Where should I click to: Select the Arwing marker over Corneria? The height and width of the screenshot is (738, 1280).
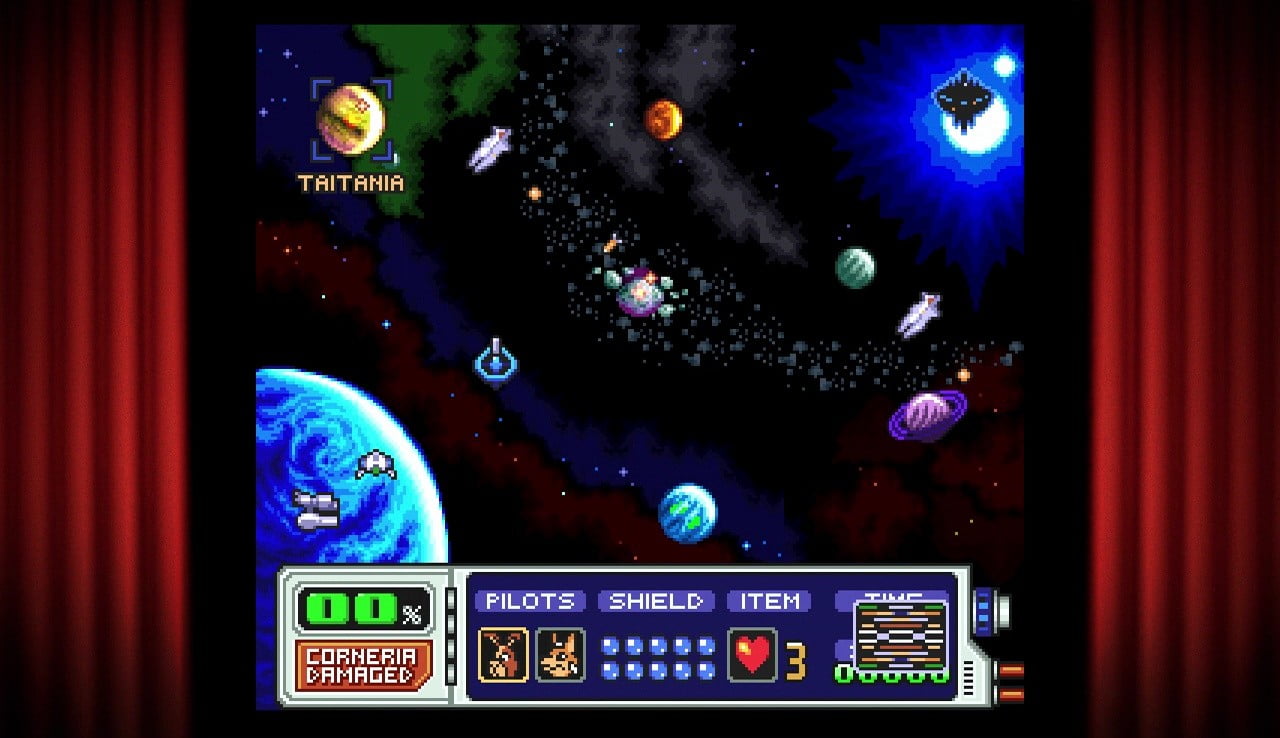coord(375,465)
